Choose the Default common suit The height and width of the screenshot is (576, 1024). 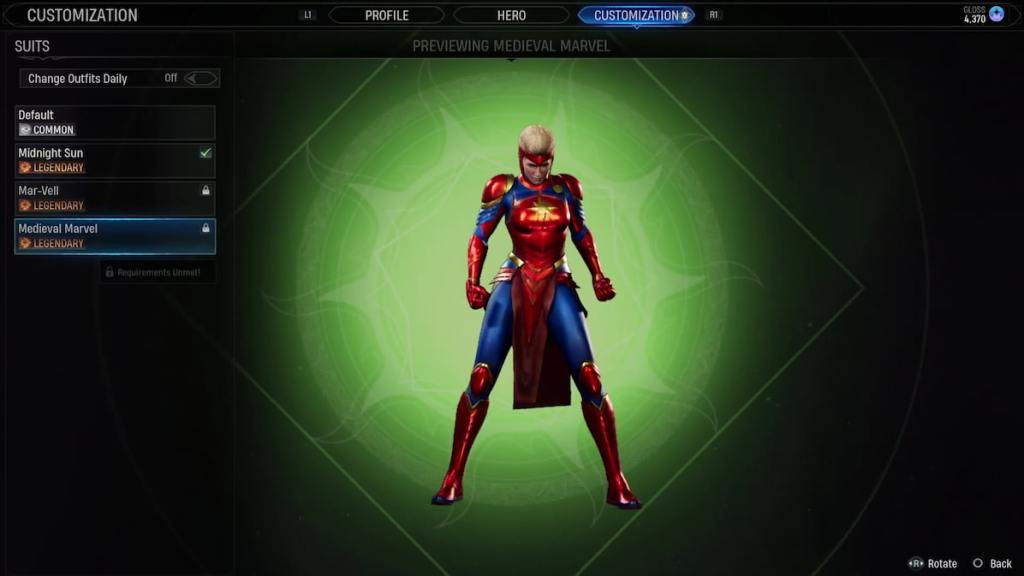[115, 122]
